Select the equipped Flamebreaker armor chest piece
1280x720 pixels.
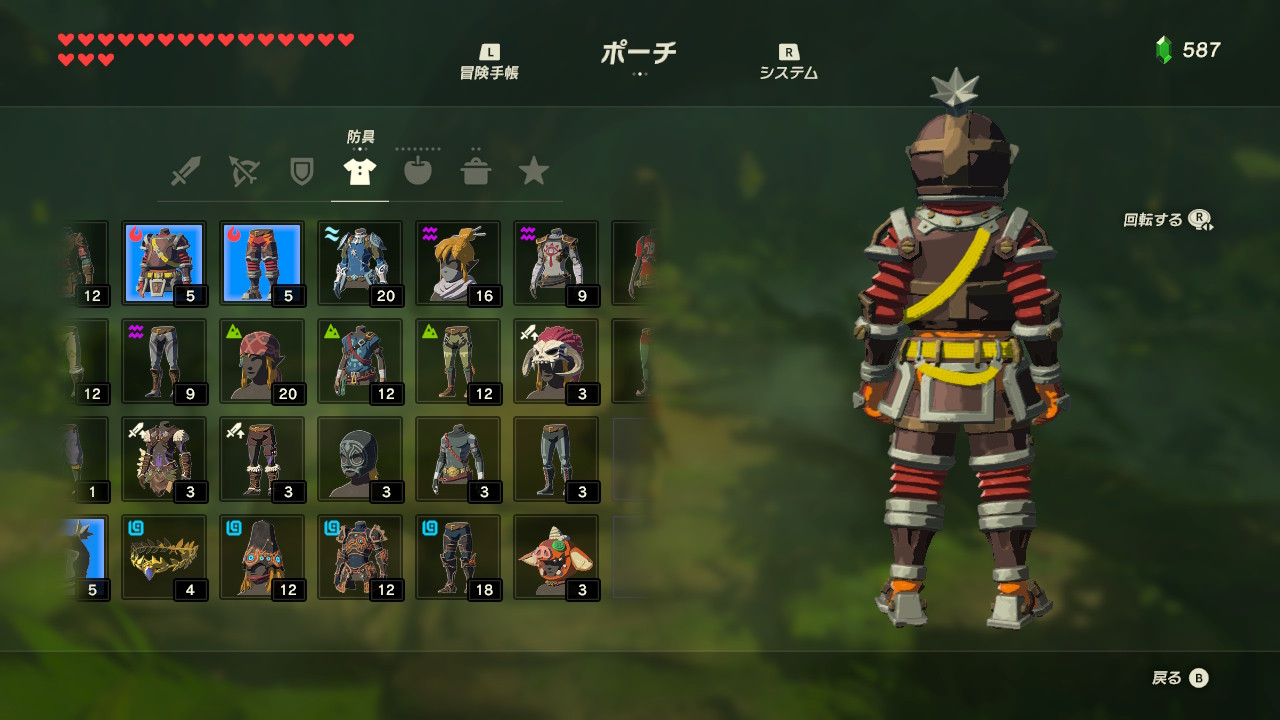[x=164, y=263]
